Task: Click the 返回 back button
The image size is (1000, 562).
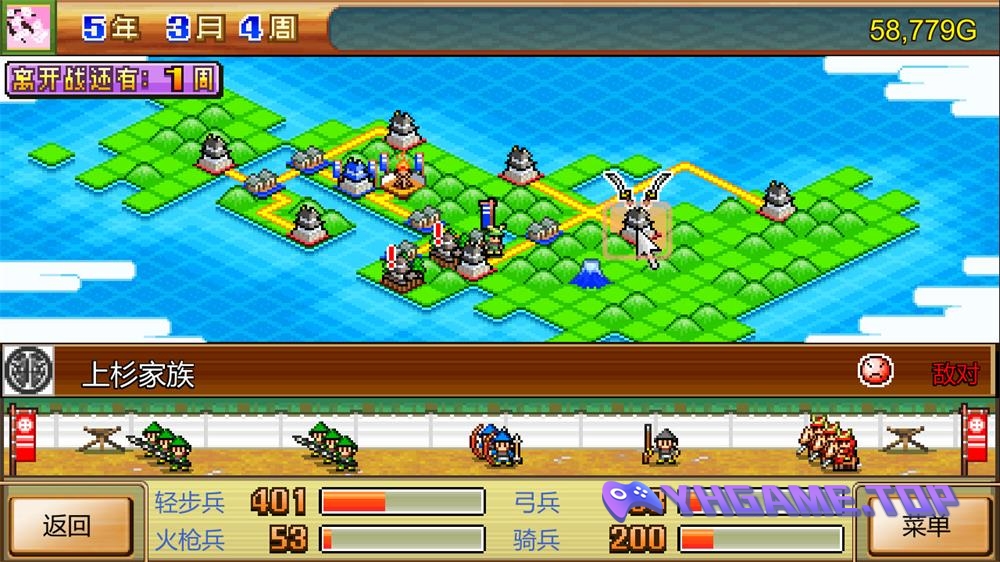Action: point(68,525)
